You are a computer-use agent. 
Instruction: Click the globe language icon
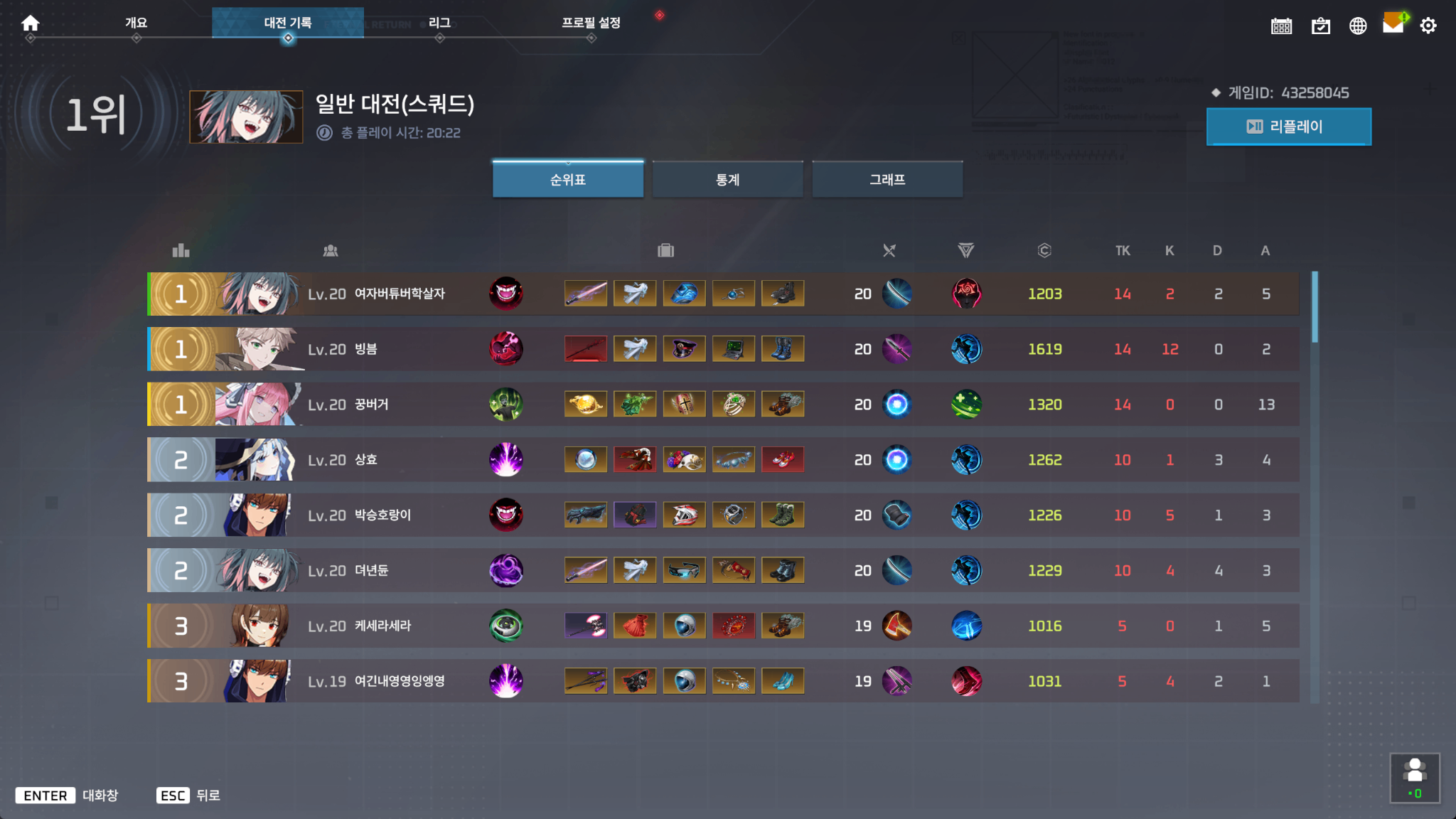point(1357,26)
